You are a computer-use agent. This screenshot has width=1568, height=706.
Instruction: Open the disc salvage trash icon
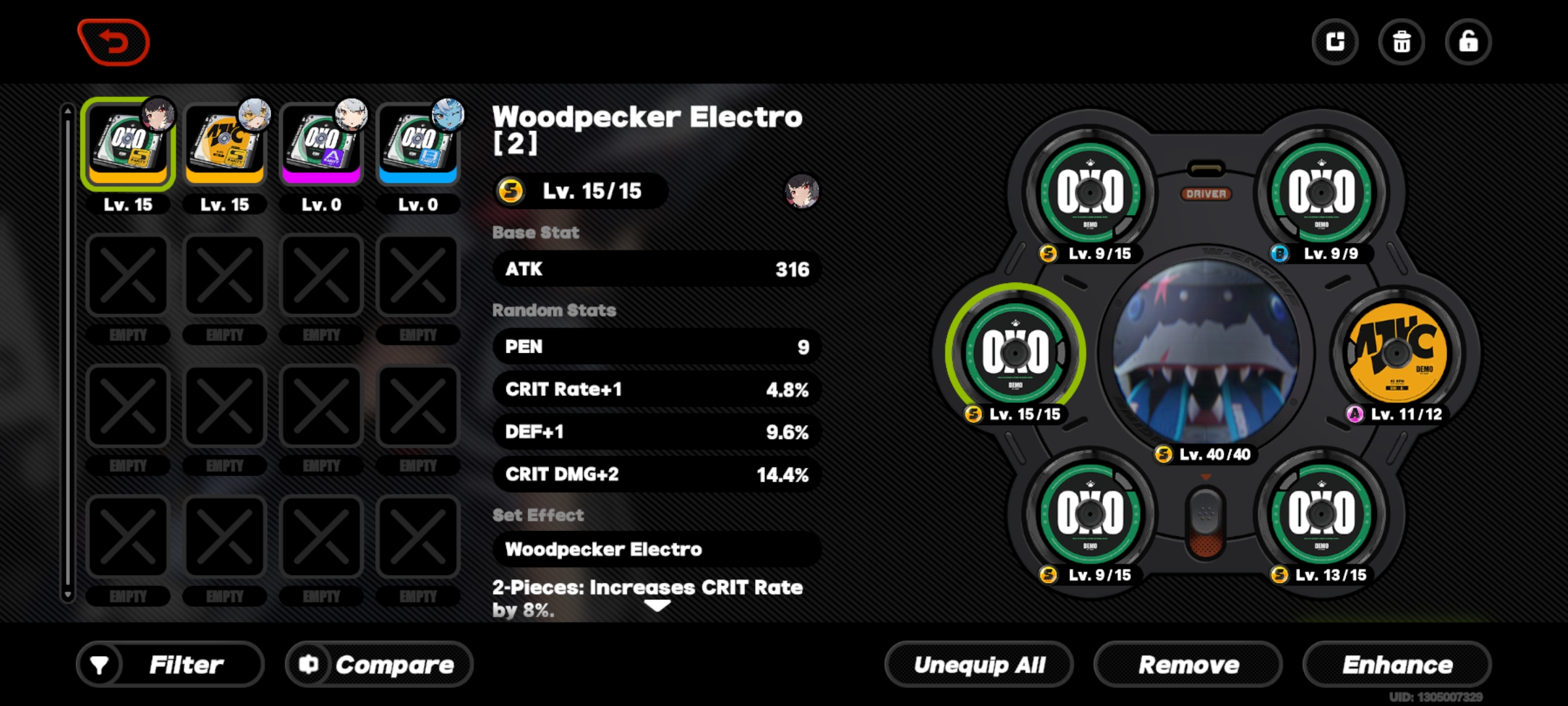(1401, 41)
